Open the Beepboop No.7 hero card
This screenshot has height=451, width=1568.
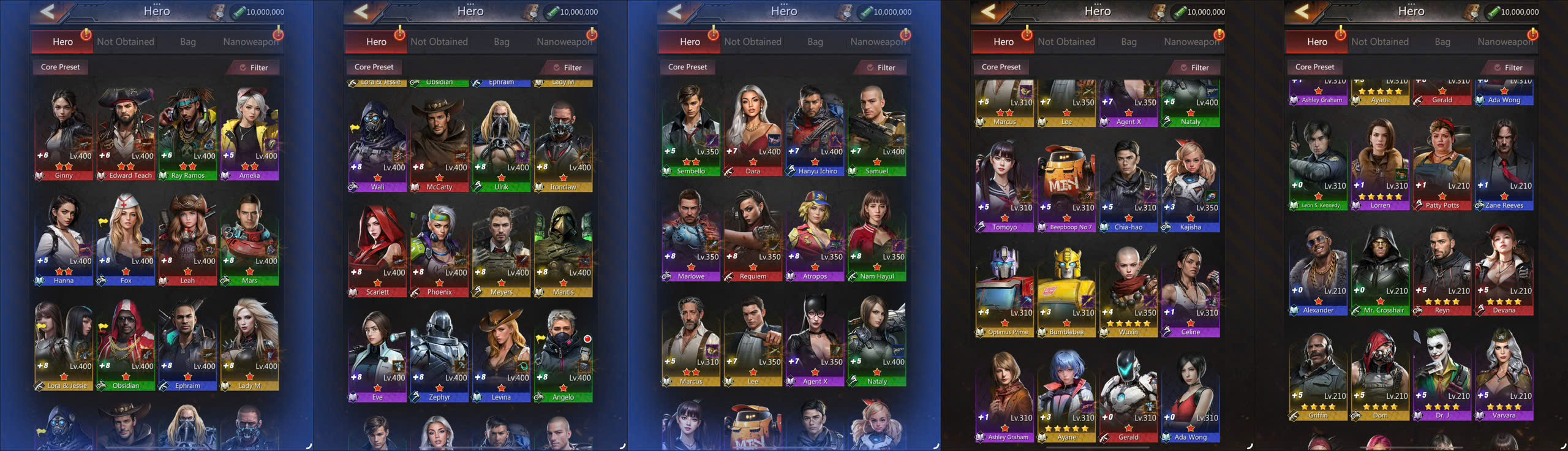(1066, 187)
